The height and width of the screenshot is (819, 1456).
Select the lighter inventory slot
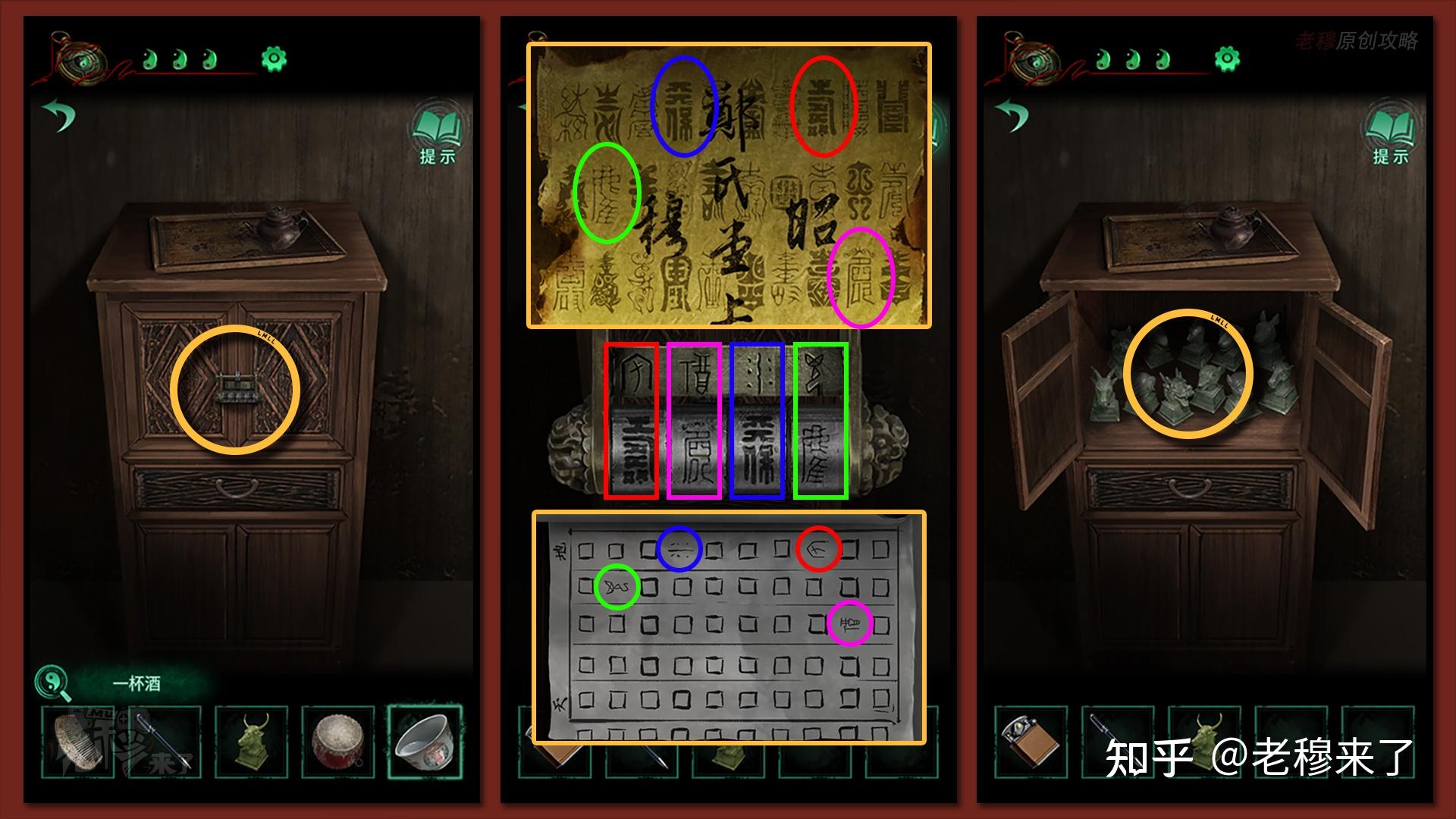(x=1030, y=742)
